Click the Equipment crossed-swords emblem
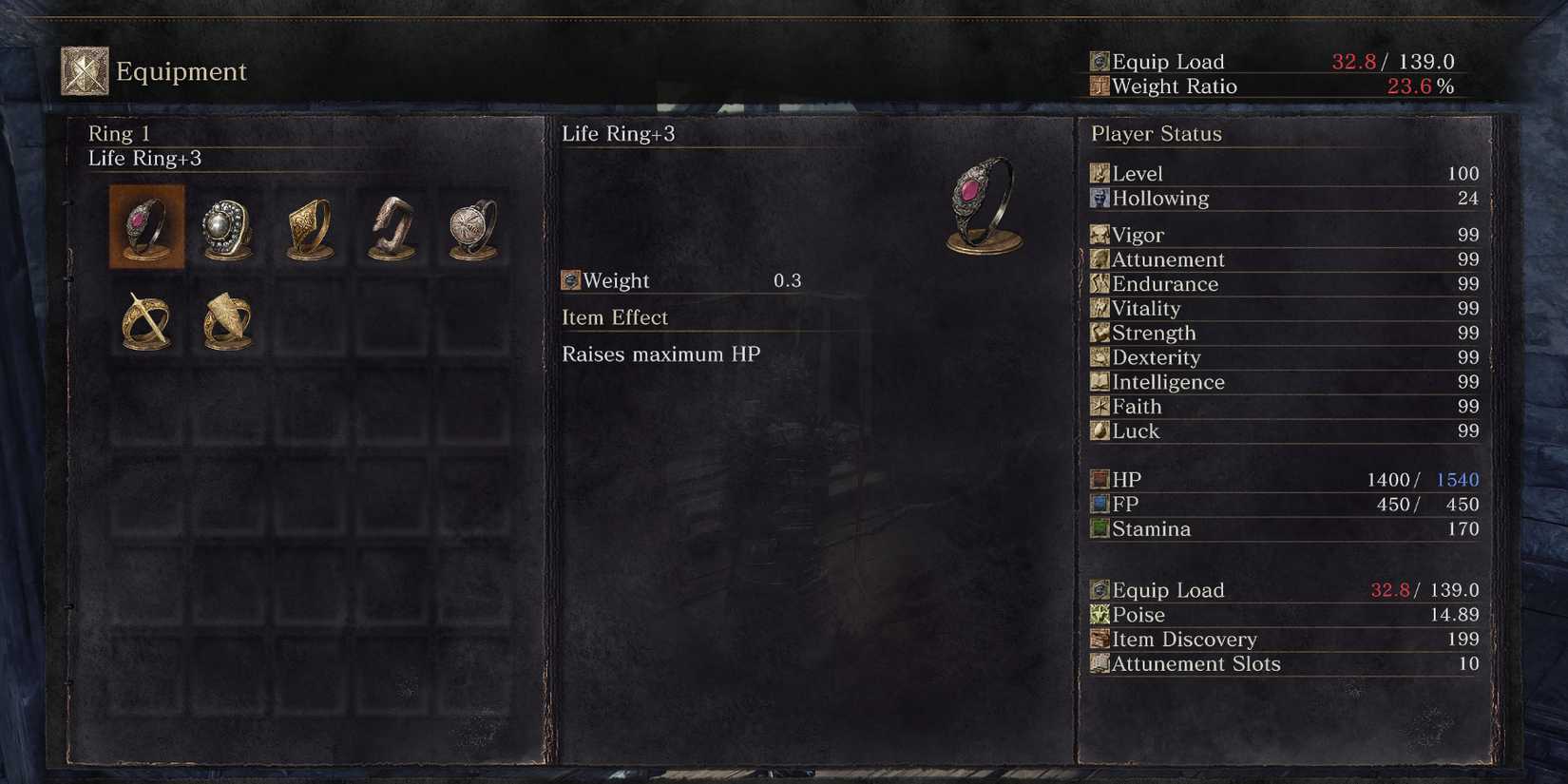Screen dimensions: 1568x784 pos(84,68)
